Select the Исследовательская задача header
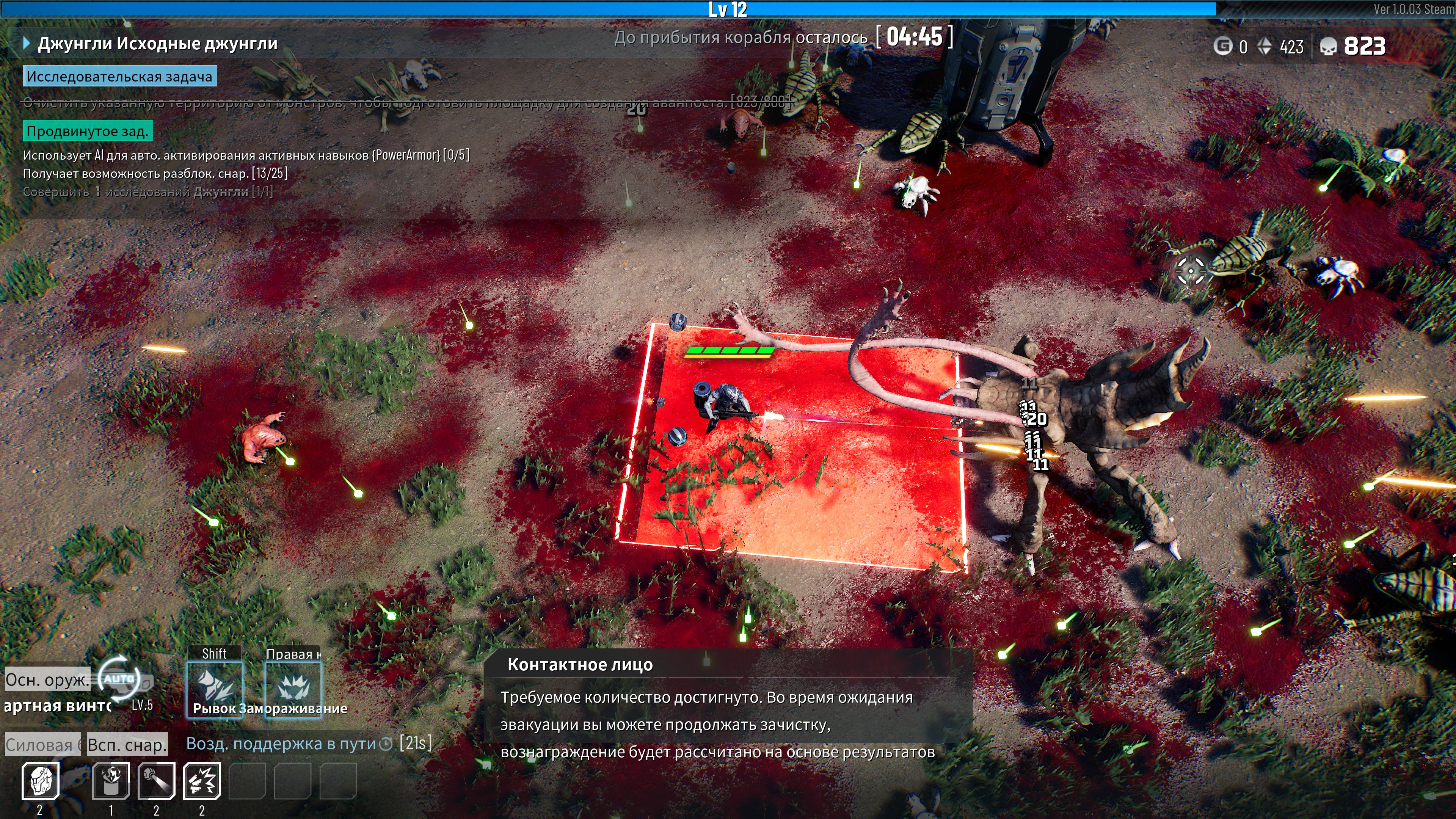Image resolution: width=1456 pixels, height=819 pixels. tap(119, 76)
